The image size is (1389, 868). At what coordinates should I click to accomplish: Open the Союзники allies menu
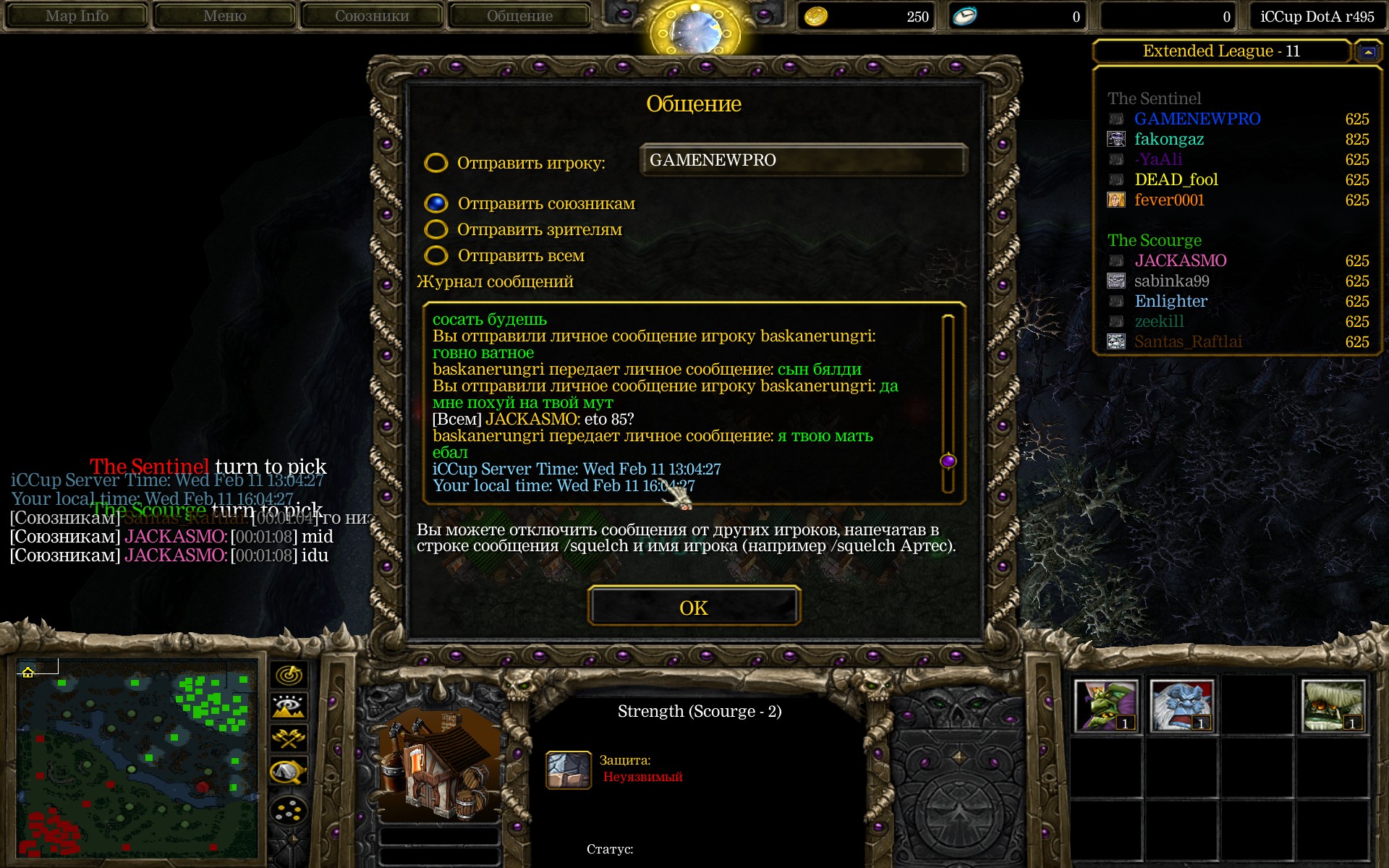tap(372, 16)
